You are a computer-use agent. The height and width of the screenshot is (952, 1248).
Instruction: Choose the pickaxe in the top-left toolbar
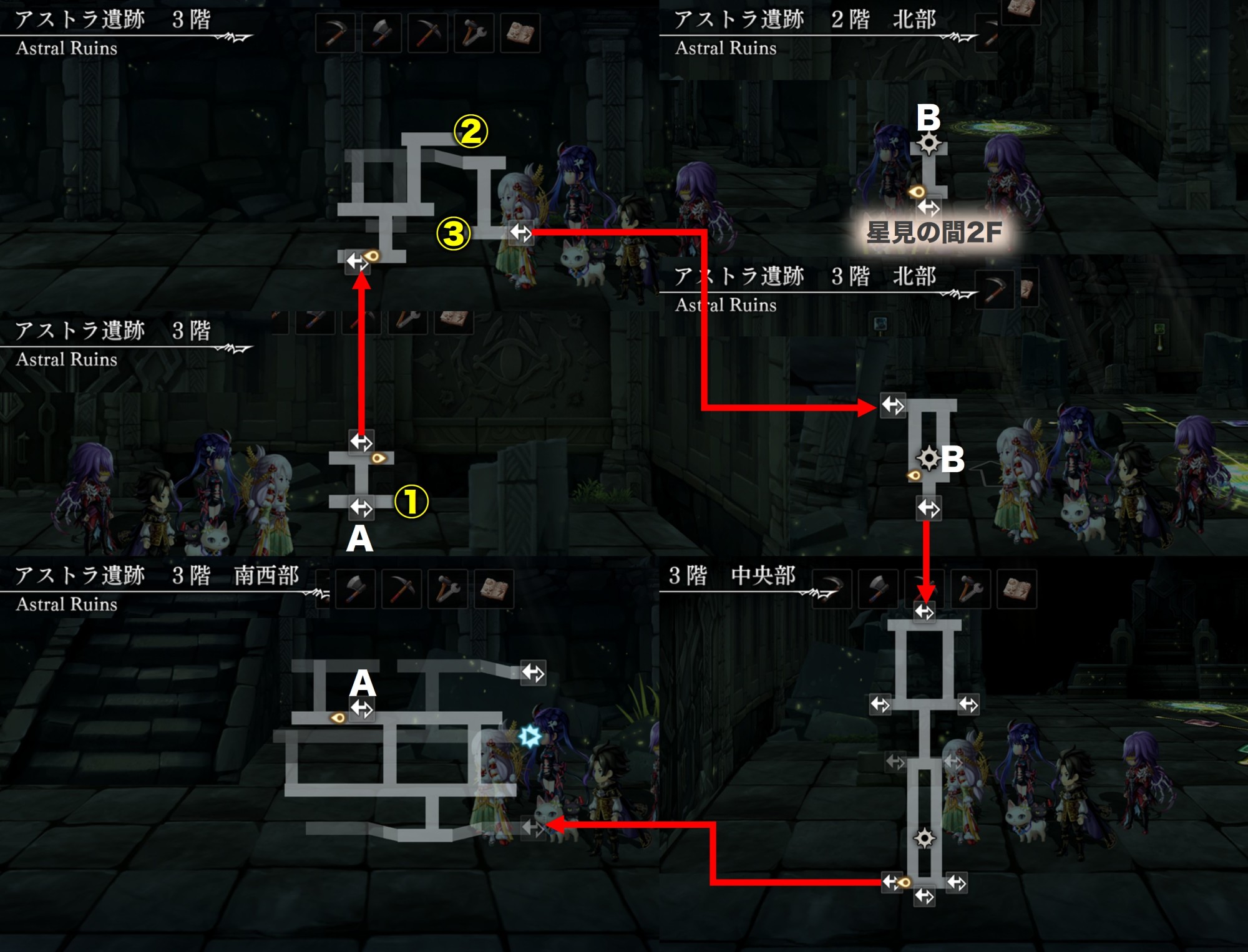coord(428,33)
